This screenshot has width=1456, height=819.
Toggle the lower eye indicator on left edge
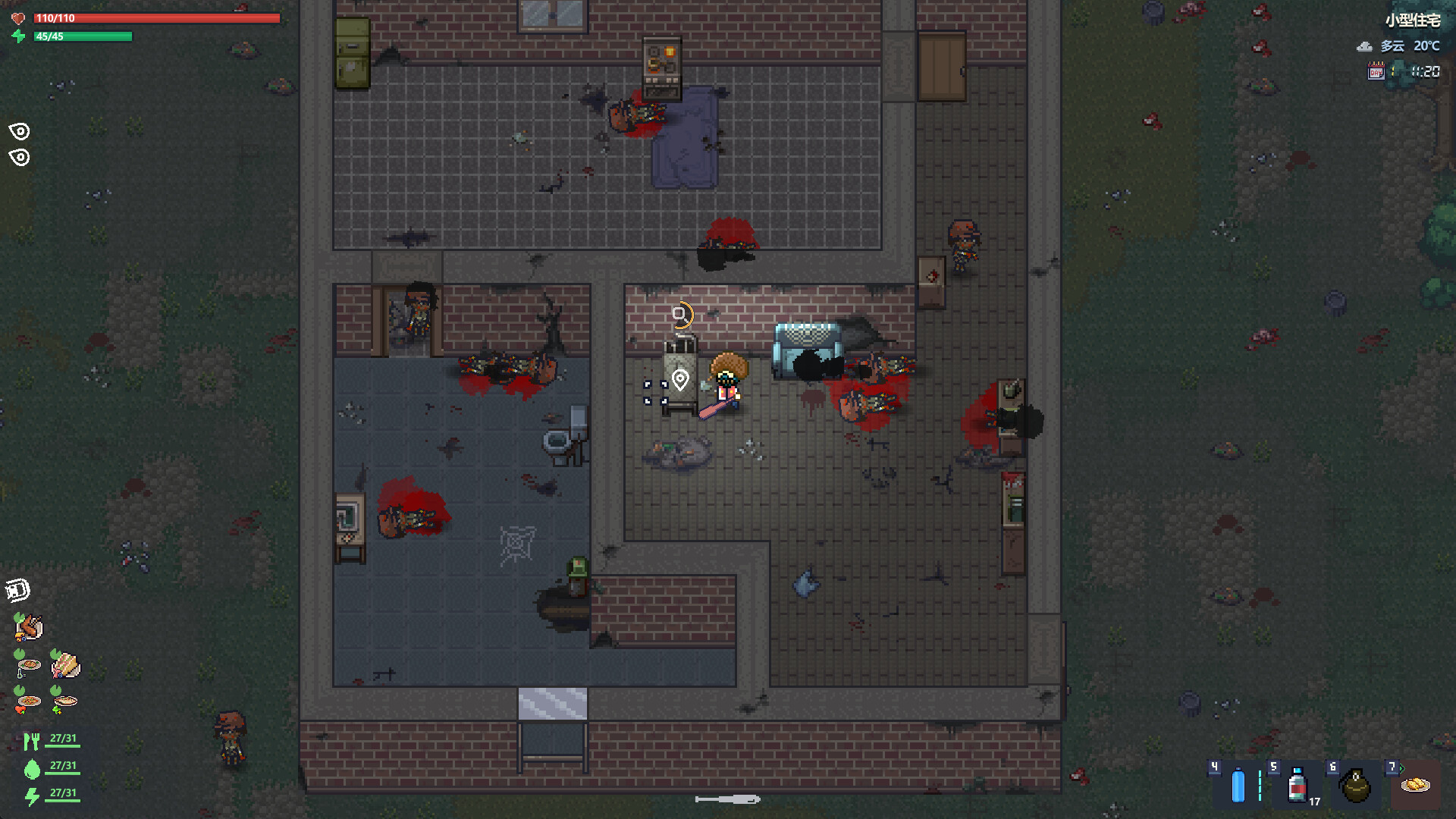pos(20,158)
